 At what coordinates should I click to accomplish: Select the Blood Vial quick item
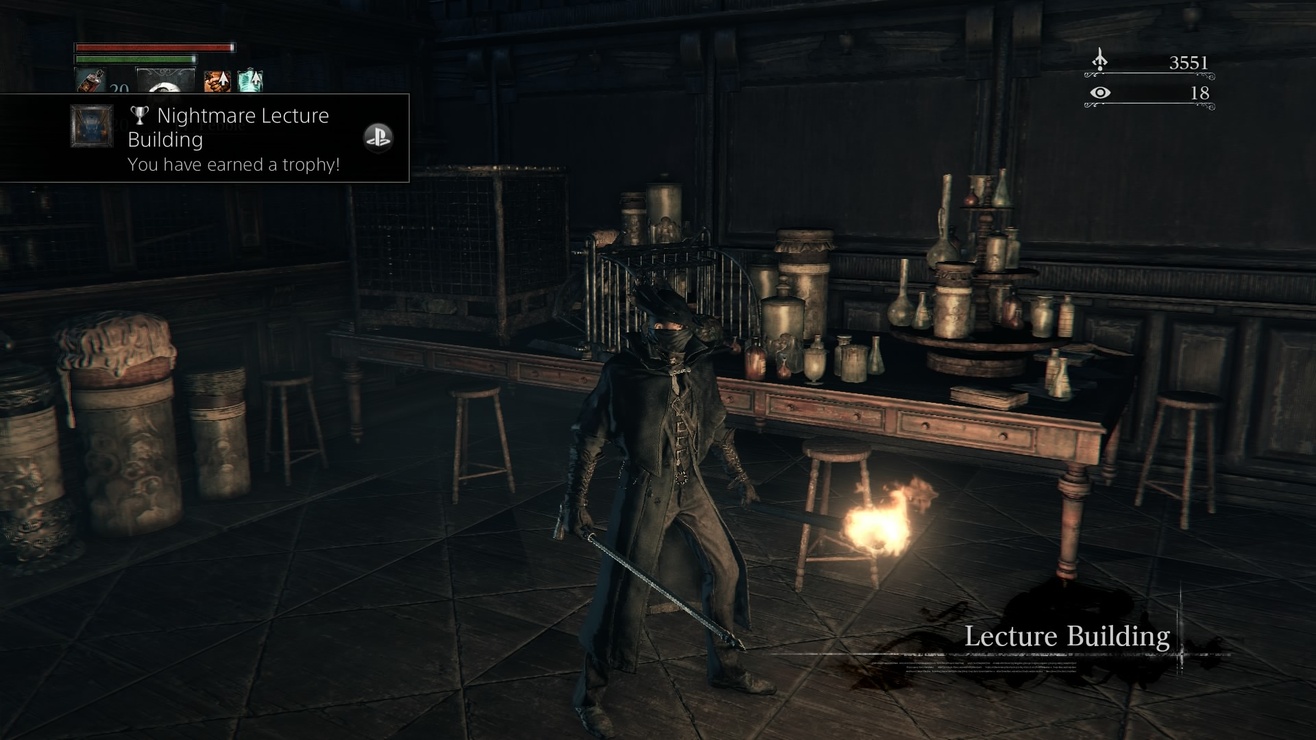[x=90, y=82]
